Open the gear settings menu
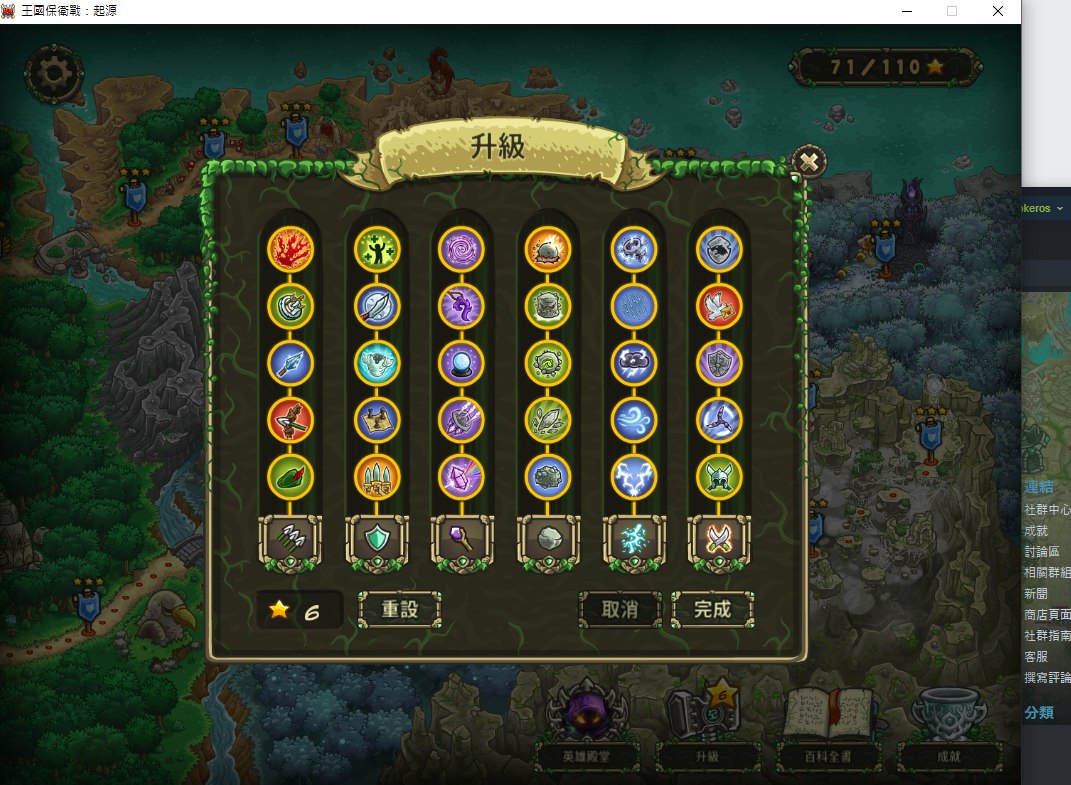The height and width of the screenshot is (785, 1071). [54, 73]
